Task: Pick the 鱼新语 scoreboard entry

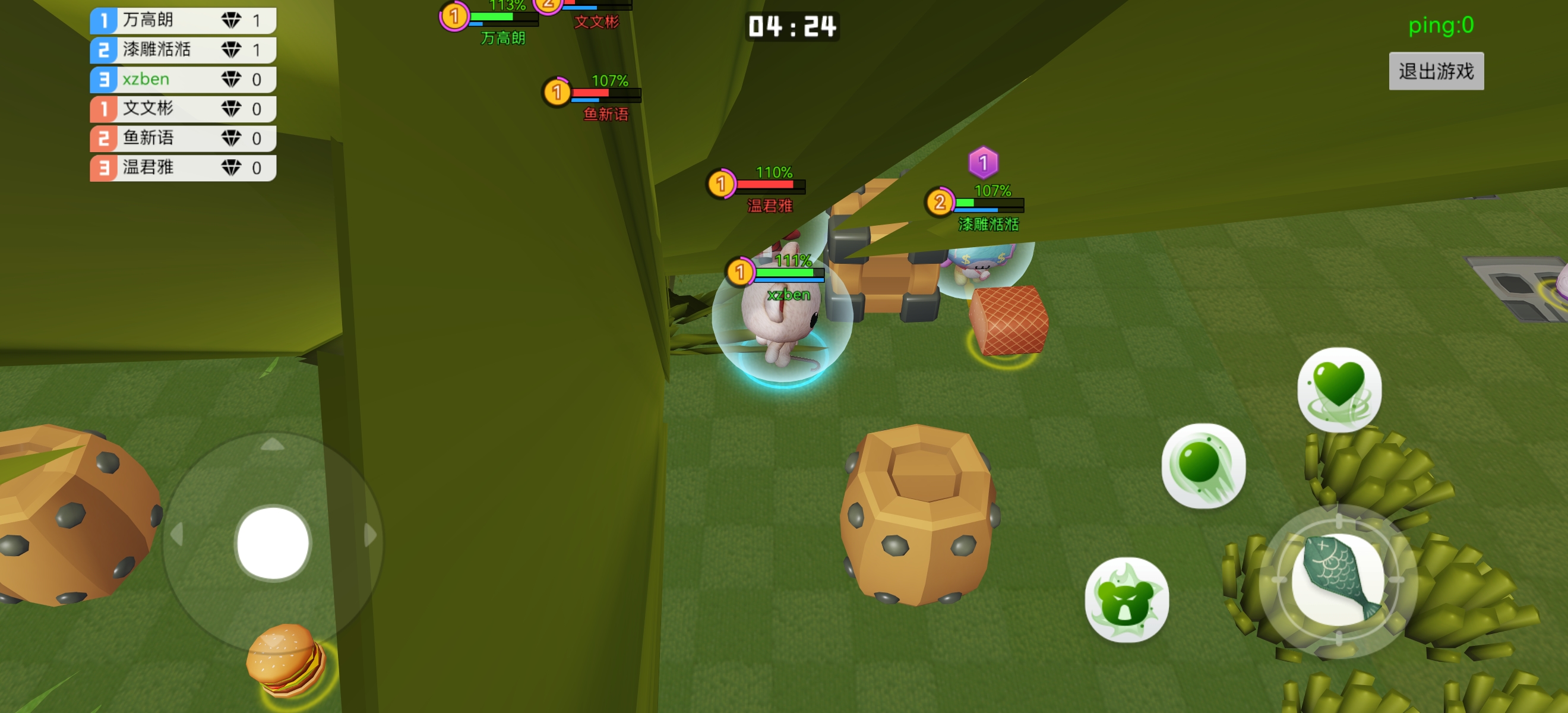Action: pos(182,138)
